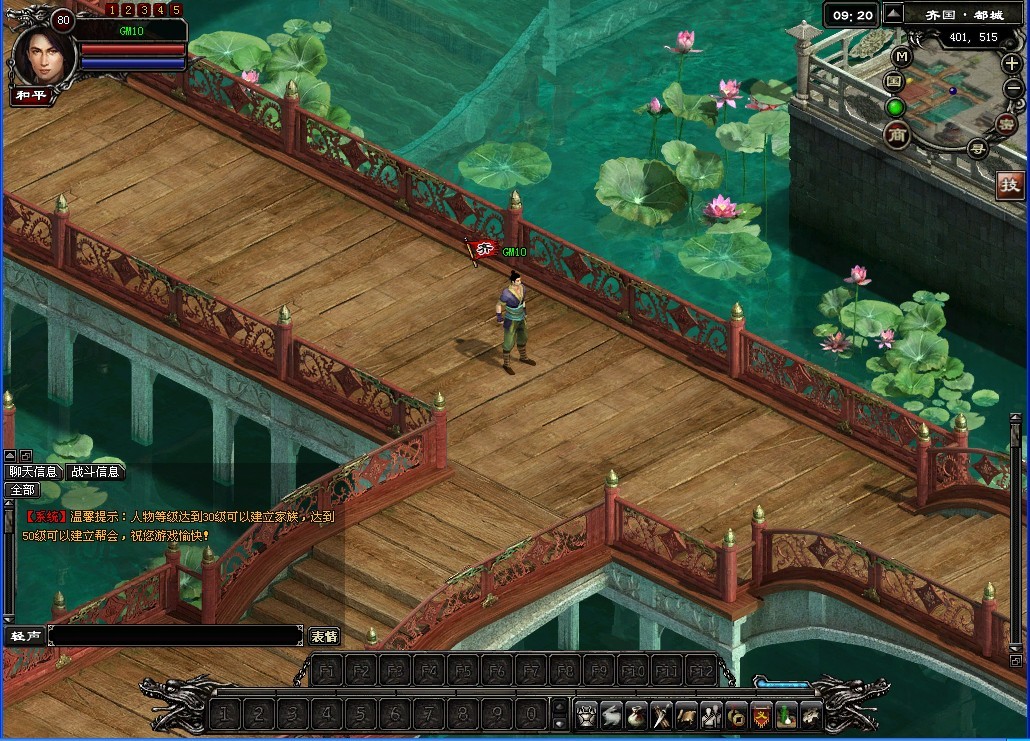Select the 全部 chat filter
This screenshot has height=741, width=1030.
[x=22, y=490]
